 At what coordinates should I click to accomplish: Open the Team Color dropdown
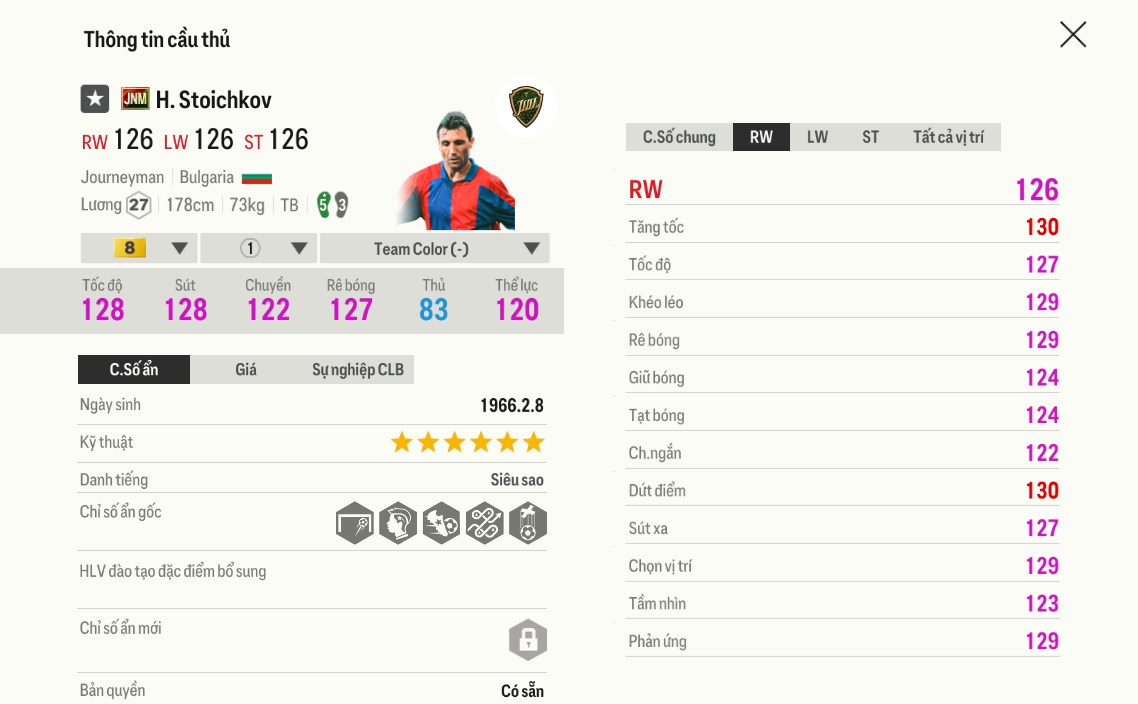434,248
